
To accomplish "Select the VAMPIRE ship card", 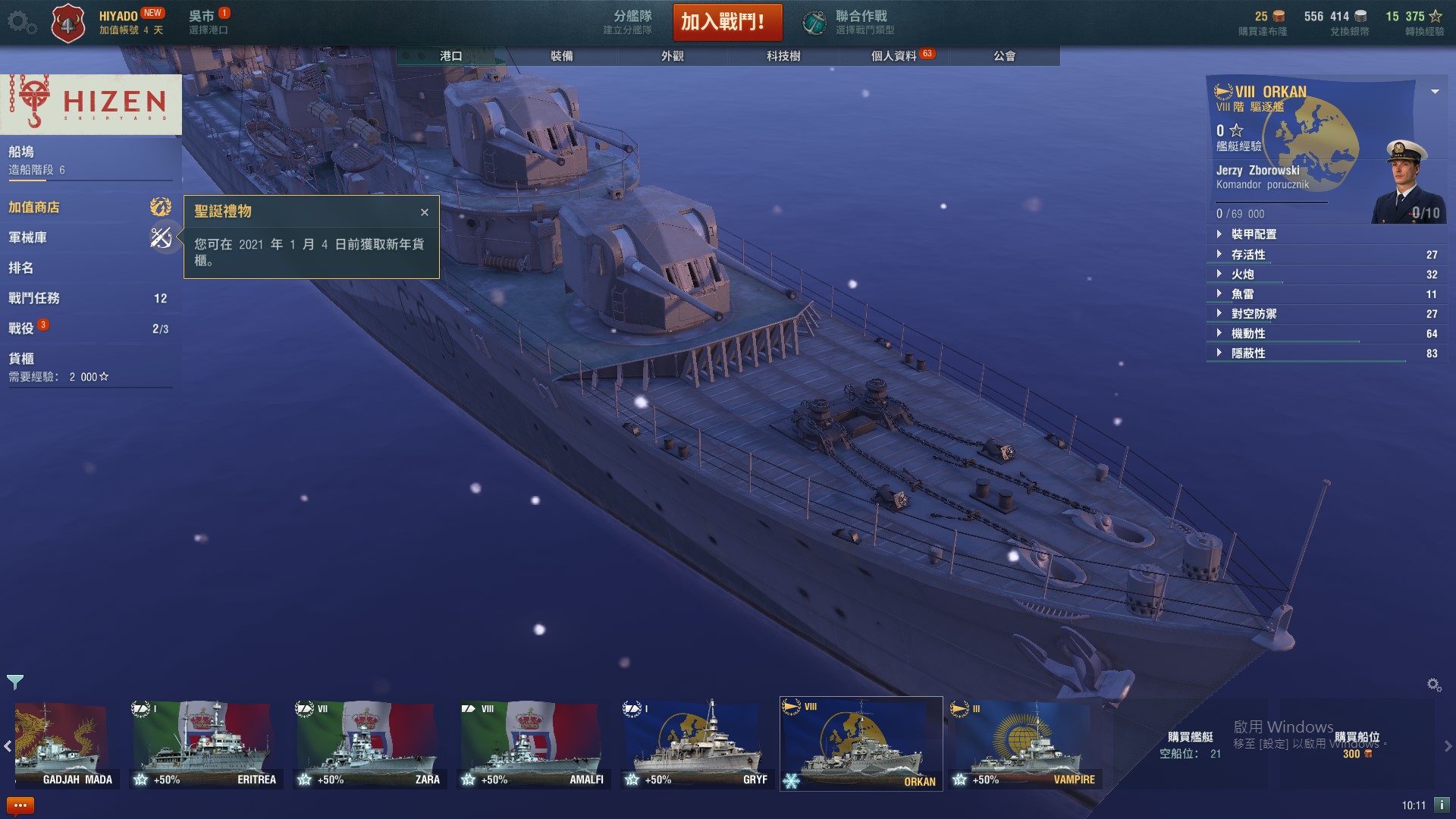I will (x=1025, y=745).
